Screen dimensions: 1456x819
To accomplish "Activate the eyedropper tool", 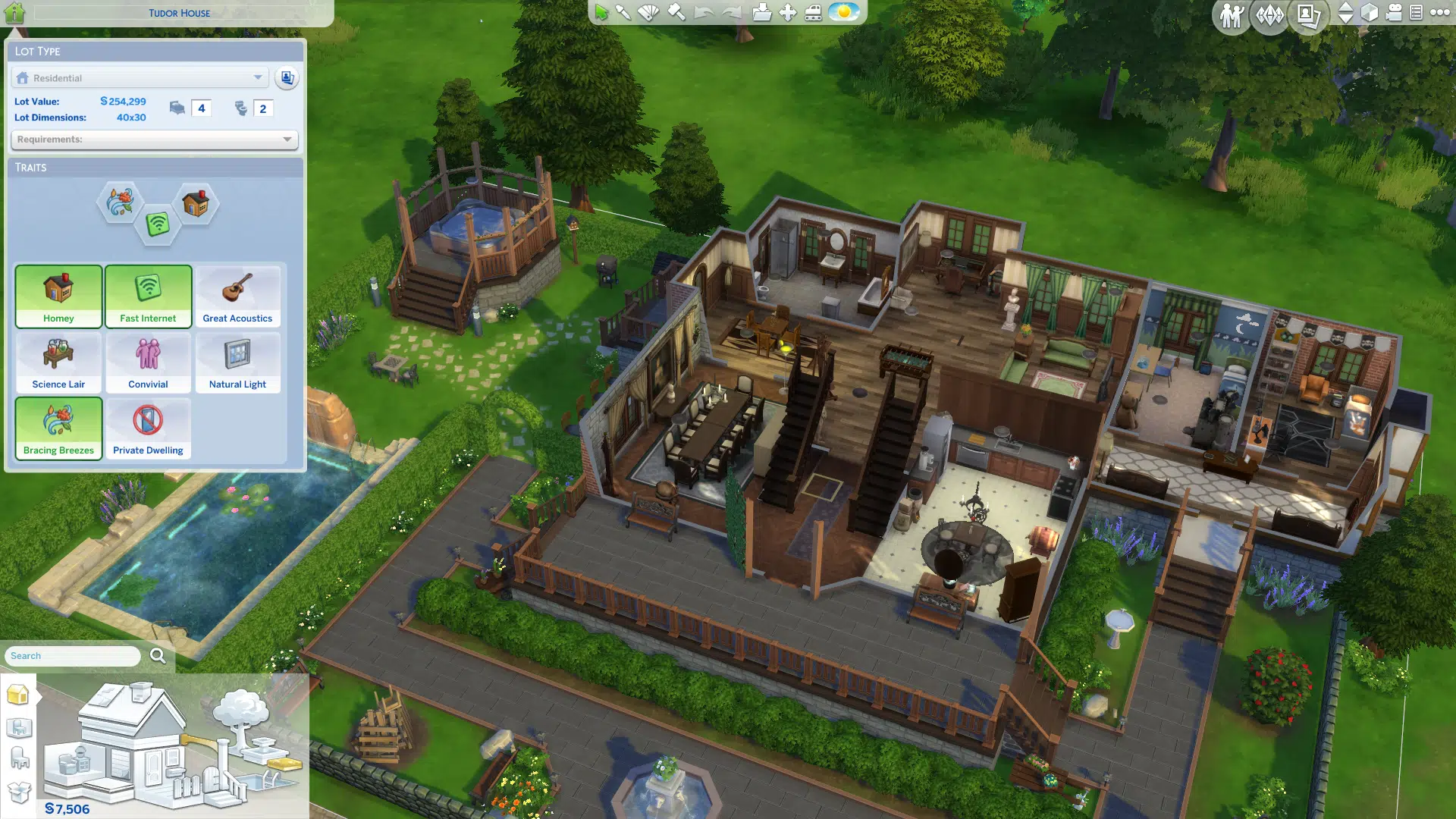I will [x=623, y=12].
